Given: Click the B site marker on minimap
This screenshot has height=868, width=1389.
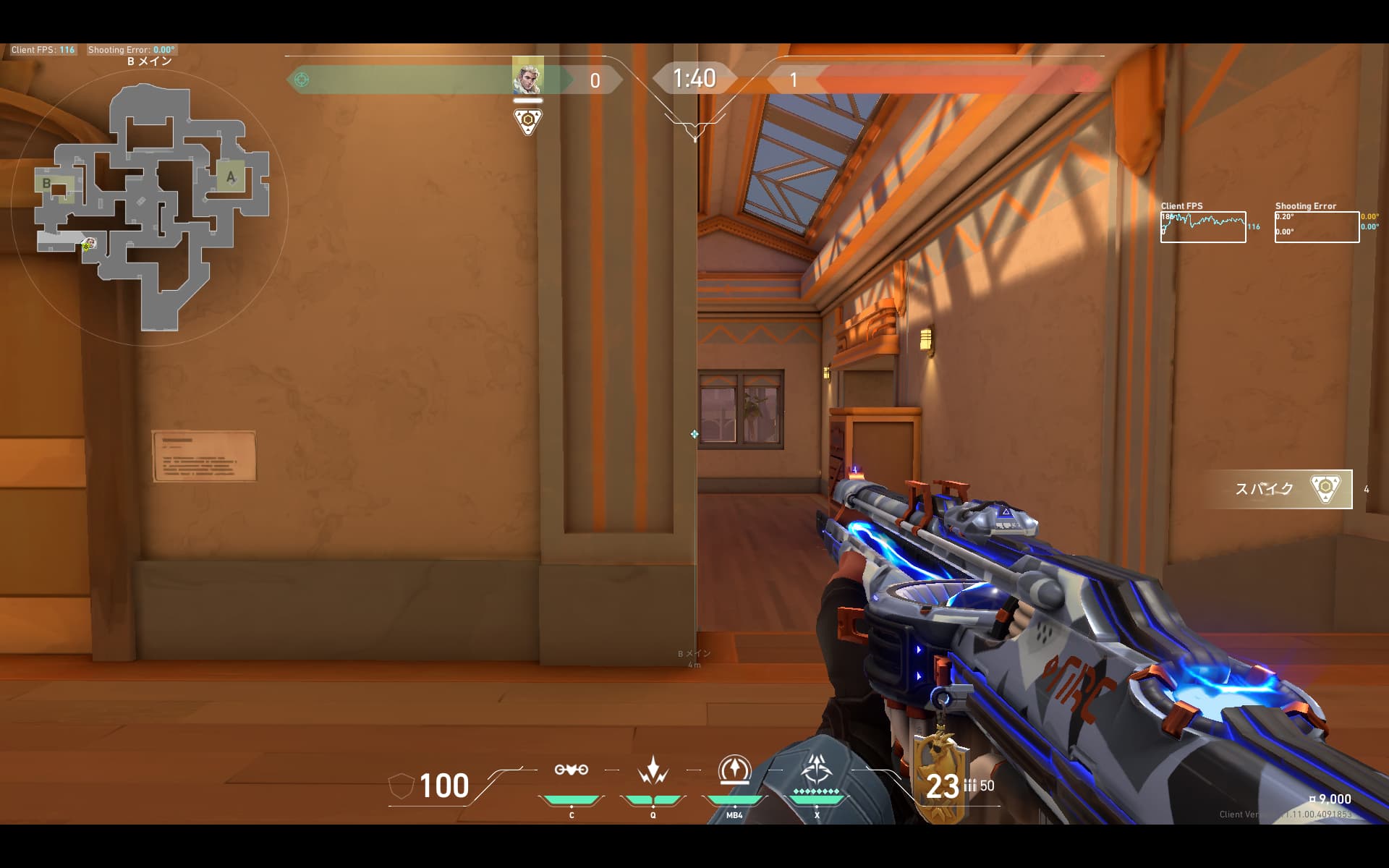Looking at the screenshot, I should point(47,183).
